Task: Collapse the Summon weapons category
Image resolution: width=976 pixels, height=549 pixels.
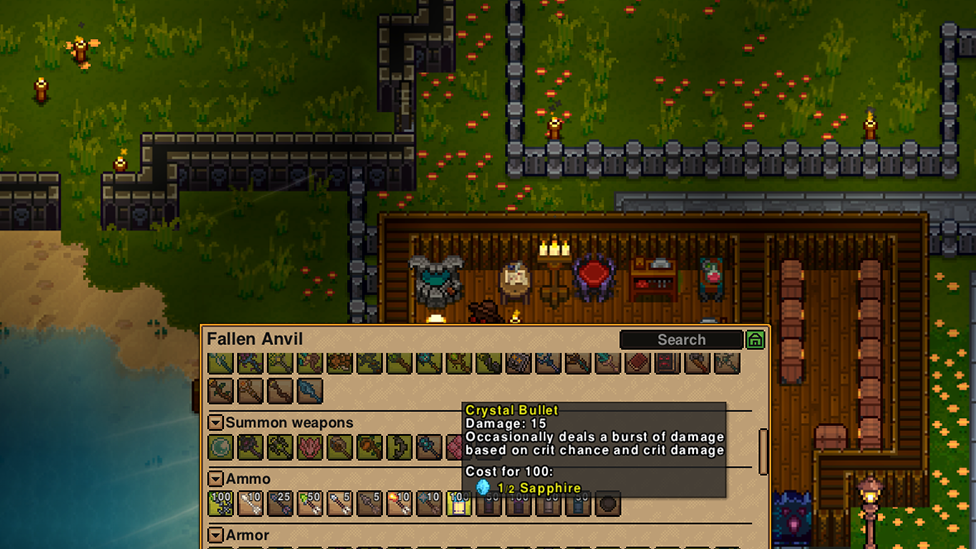Action: [215, 423]
